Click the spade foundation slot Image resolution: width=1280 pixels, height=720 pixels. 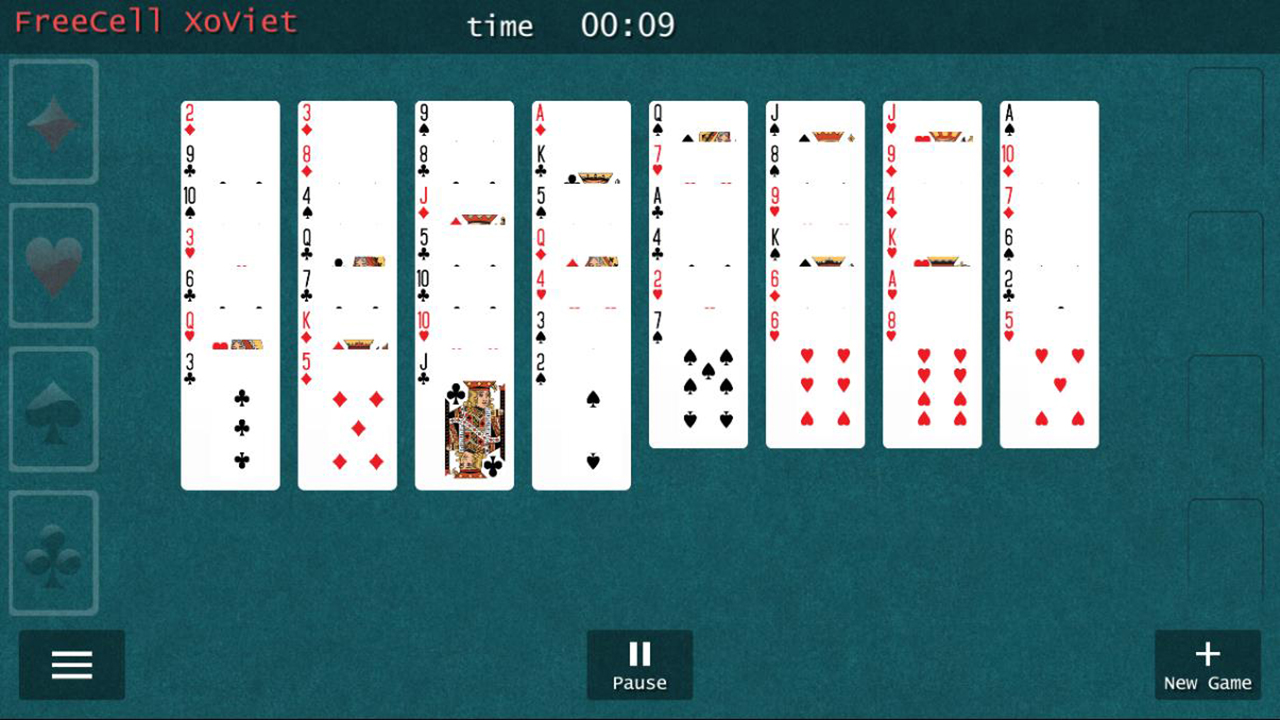tap(52, 411)
